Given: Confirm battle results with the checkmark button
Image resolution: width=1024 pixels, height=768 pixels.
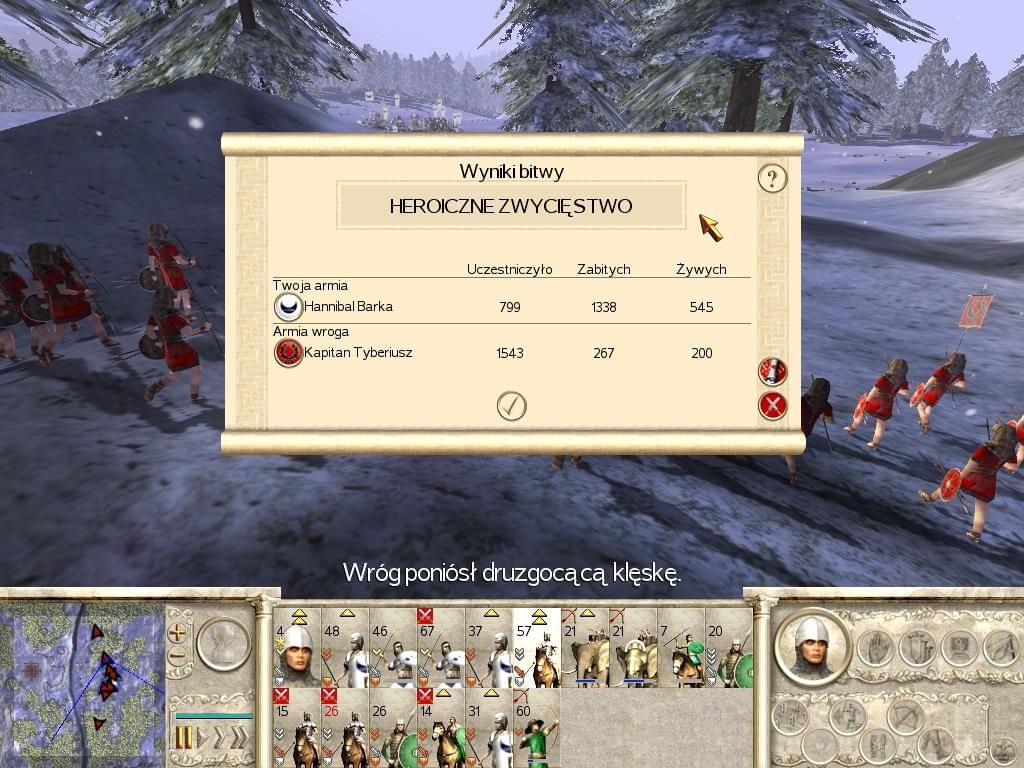Looking at the screenshot, I should [511, 406].
